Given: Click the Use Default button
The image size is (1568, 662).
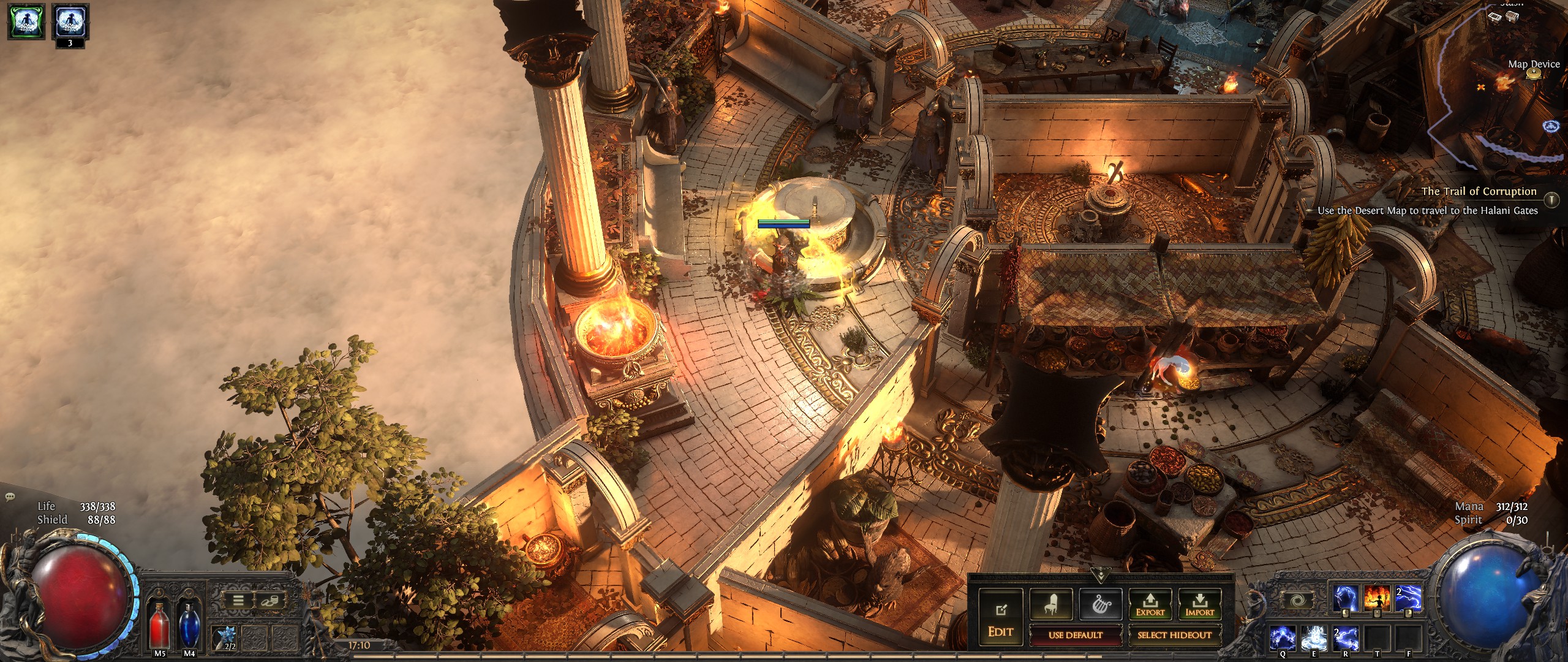Looking at the screenshot, I should point(1075,635).
